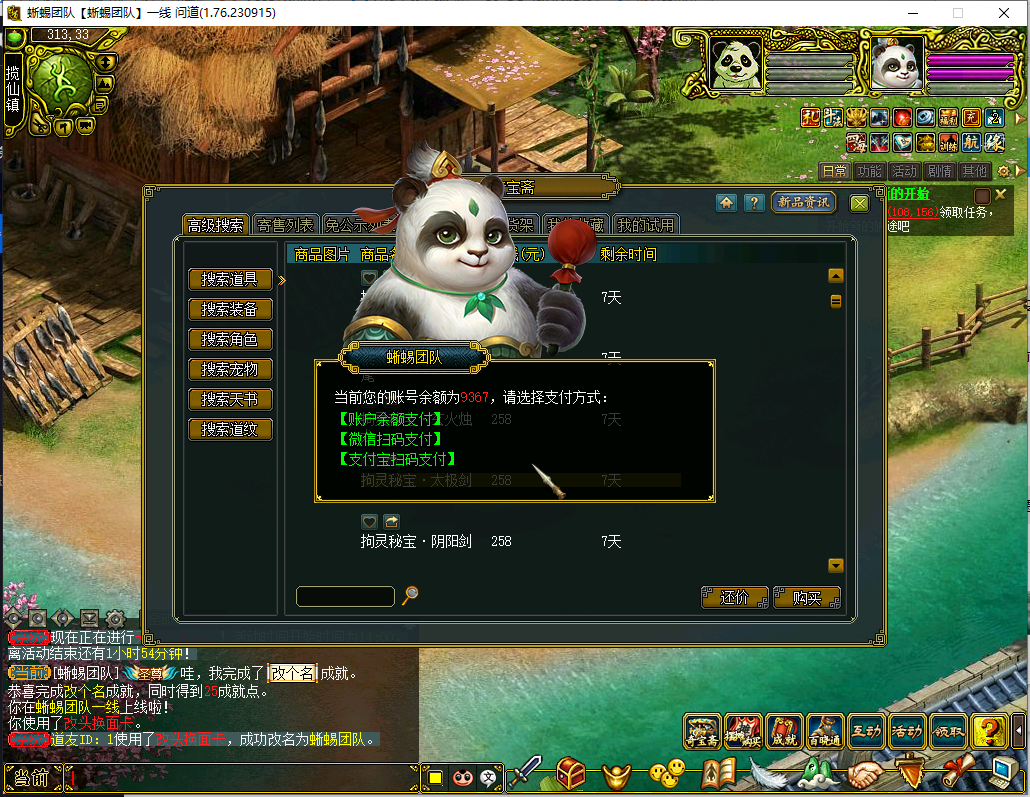Select 搜索角色 in the side menu
This screenshot has width=1030, height=797.
[230, 340]
